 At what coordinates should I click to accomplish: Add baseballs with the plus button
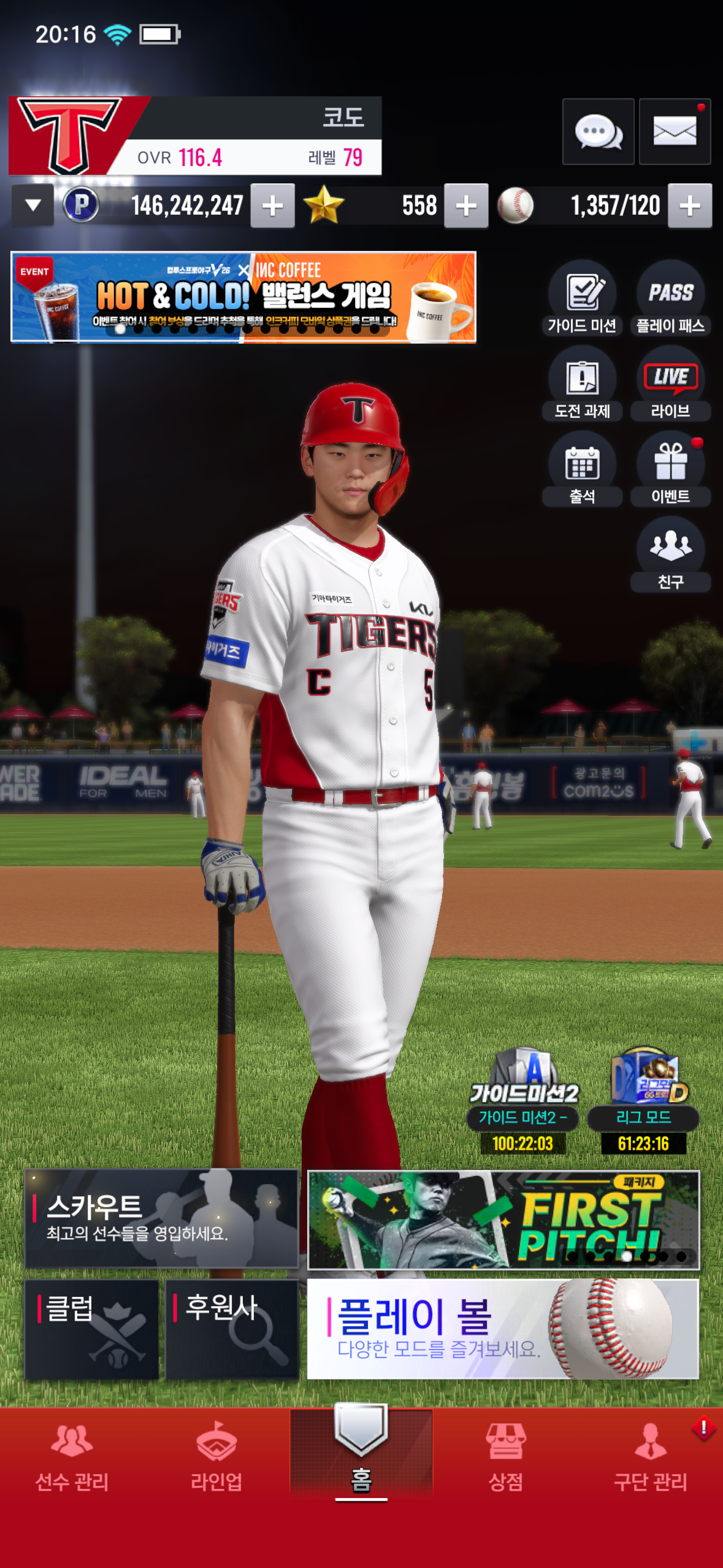[690, 206]
